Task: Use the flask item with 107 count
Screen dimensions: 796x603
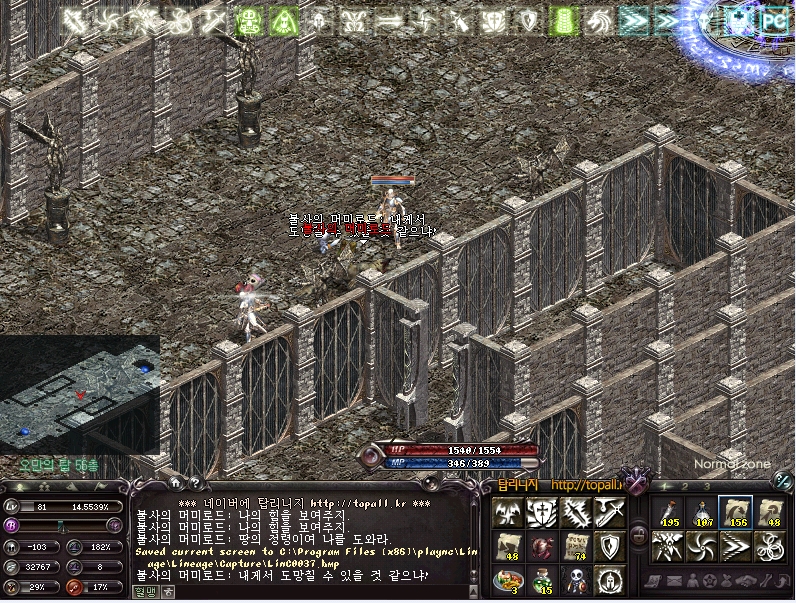Action: [701, 512]
